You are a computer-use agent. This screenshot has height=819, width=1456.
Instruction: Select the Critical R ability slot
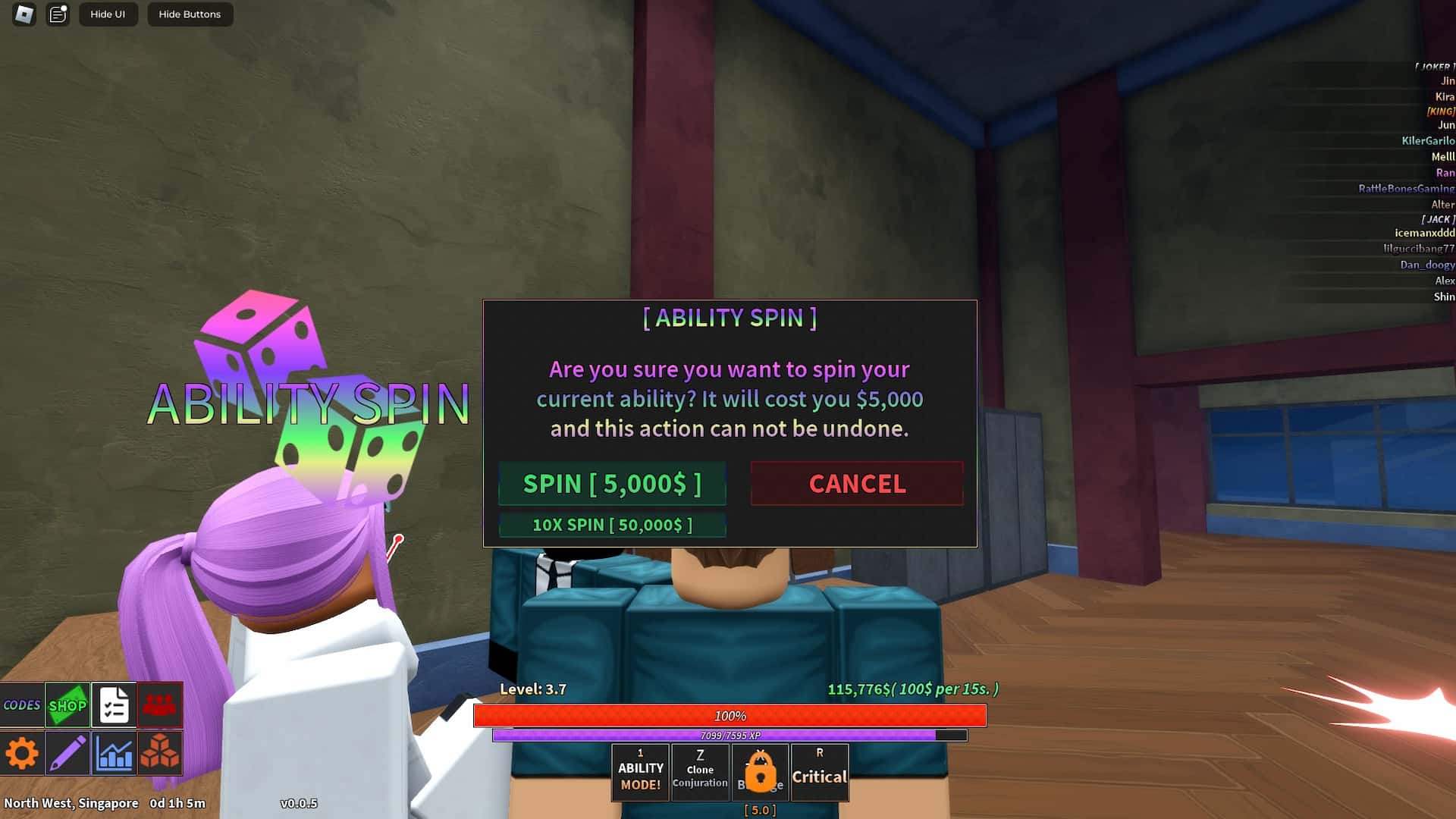819,770
